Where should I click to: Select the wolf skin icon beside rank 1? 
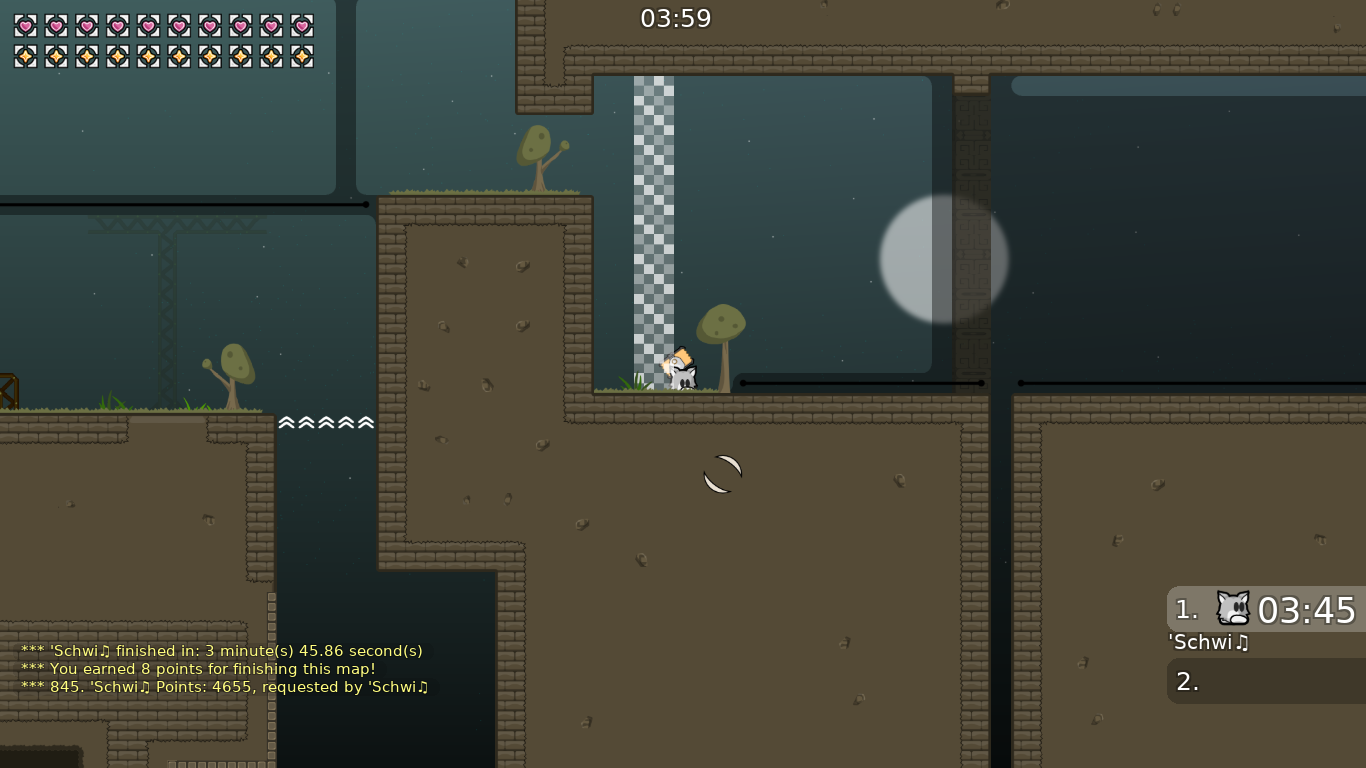pyautogui.click(x=1232, y=610)
